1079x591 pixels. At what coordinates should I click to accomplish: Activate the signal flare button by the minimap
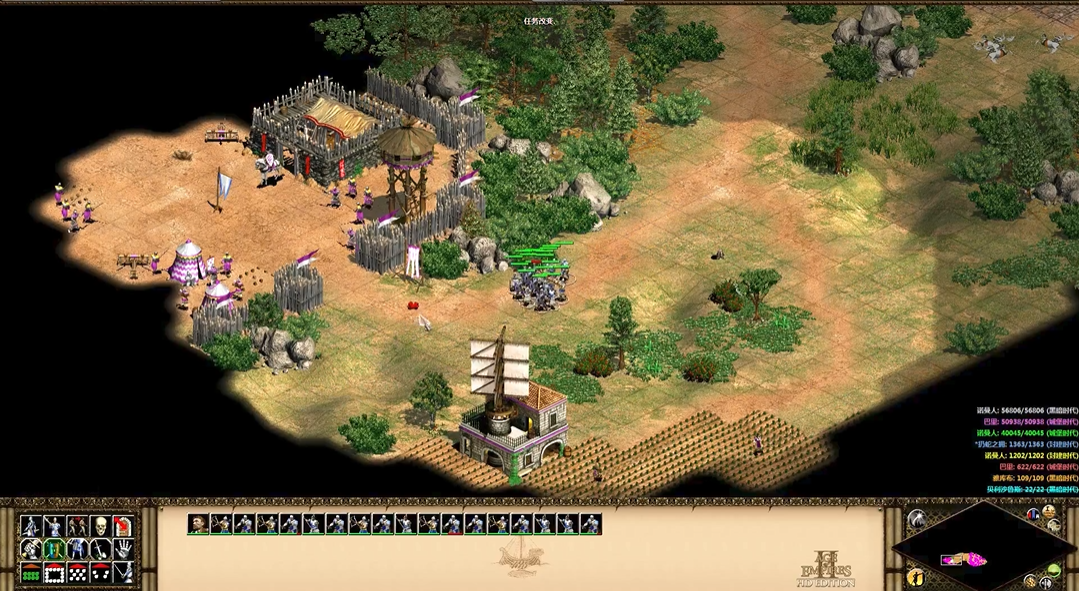pyautogui.click(x=916, y=519)
